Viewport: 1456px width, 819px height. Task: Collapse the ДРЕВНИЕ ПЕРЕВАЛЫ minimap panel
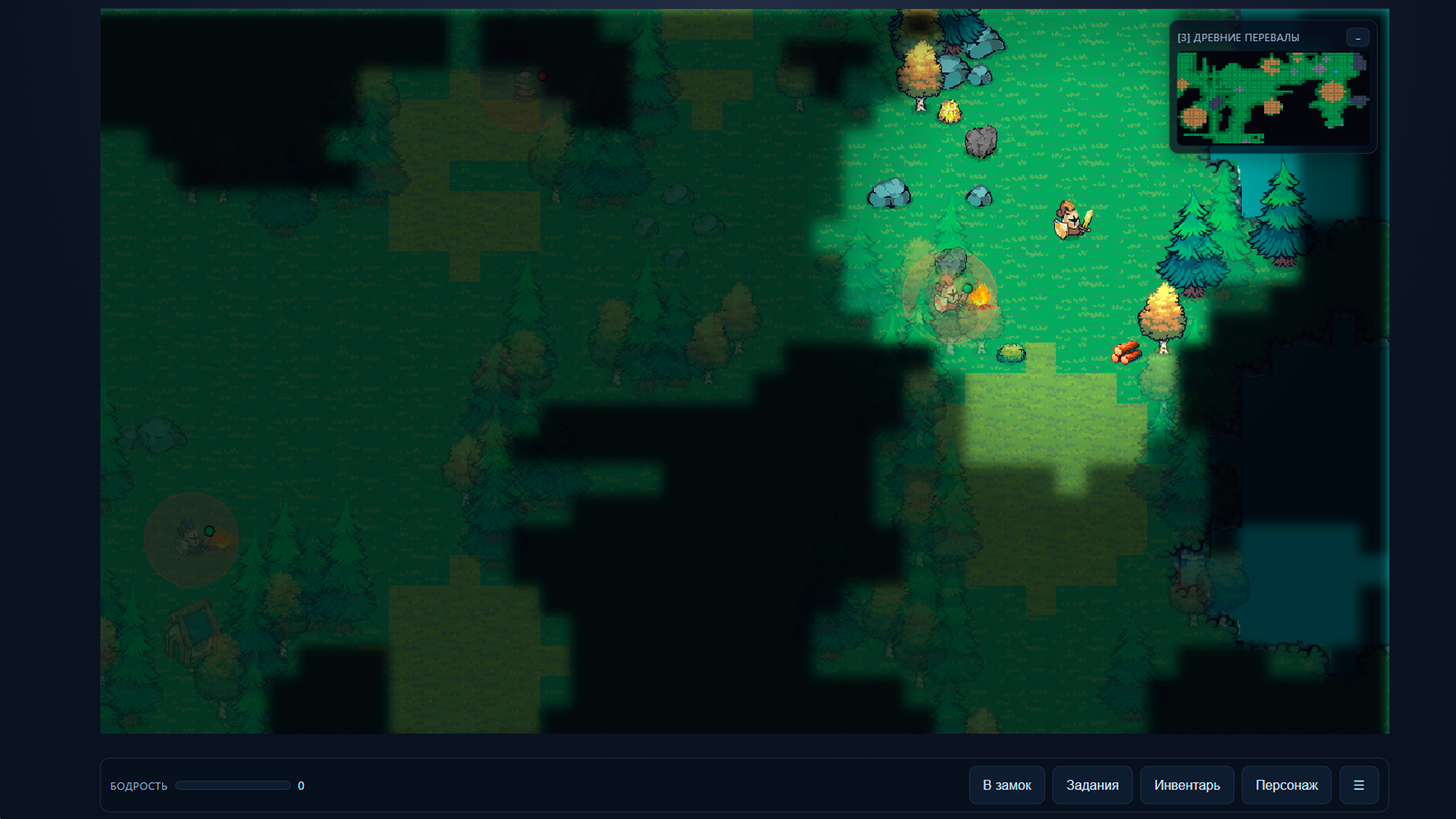tap(1357, 36)
